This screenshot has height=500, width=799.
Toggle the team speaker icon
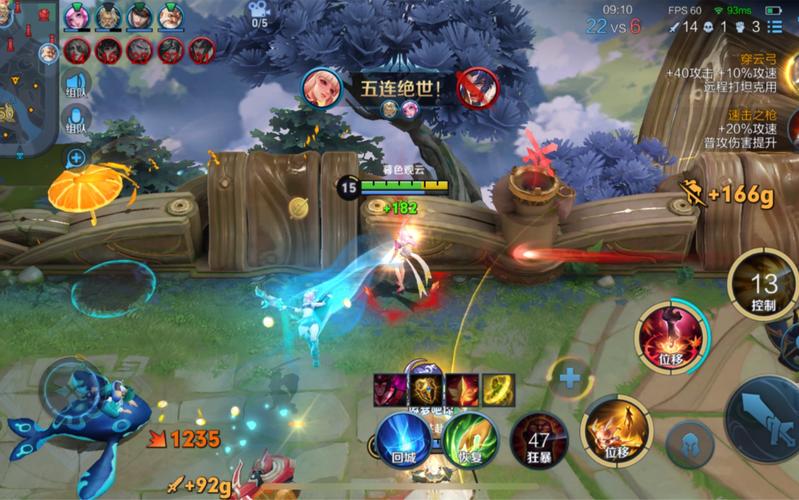(76, 84)
